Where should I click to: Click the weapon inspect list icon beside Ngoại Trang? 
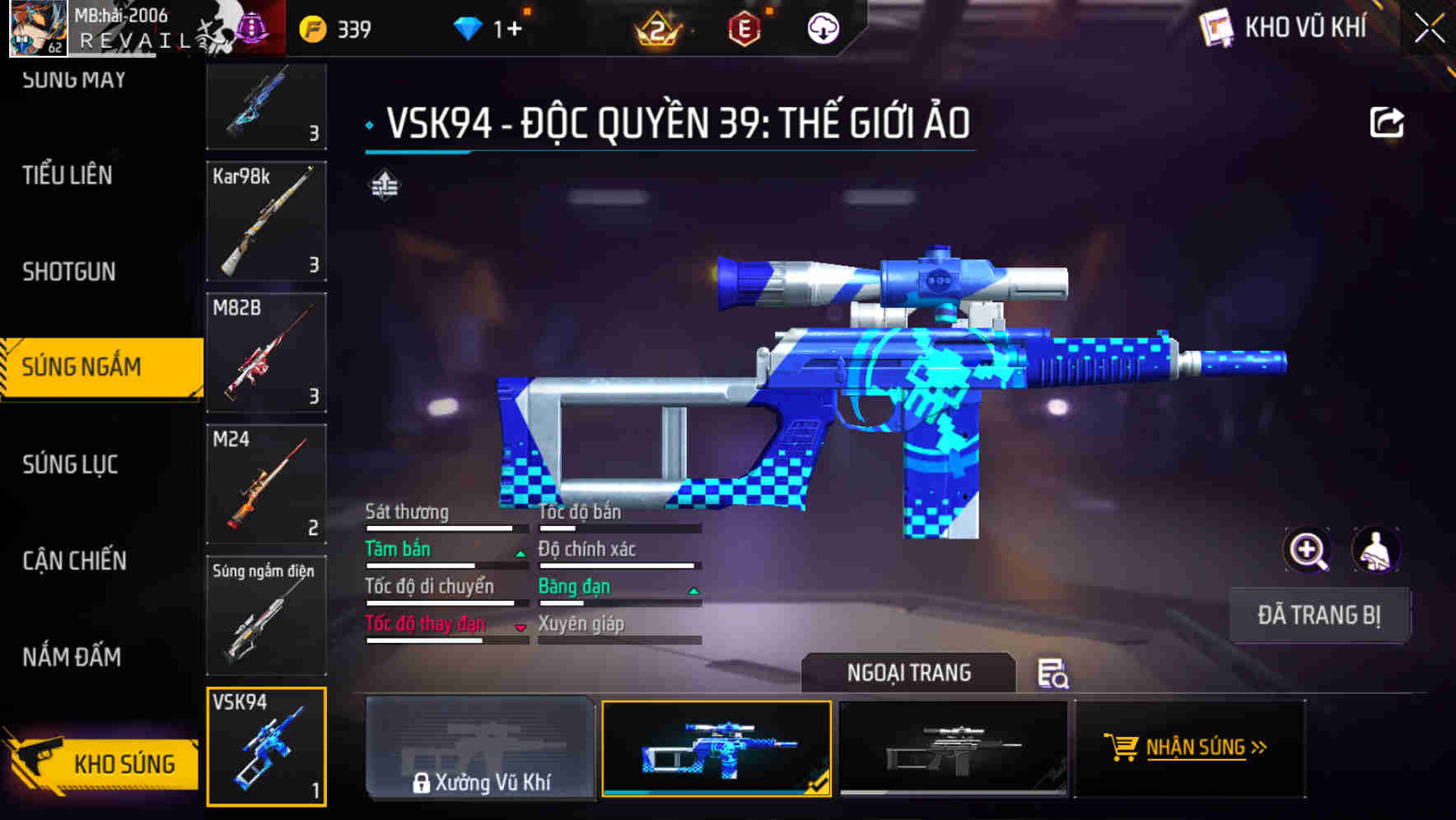click(1053, 673)
